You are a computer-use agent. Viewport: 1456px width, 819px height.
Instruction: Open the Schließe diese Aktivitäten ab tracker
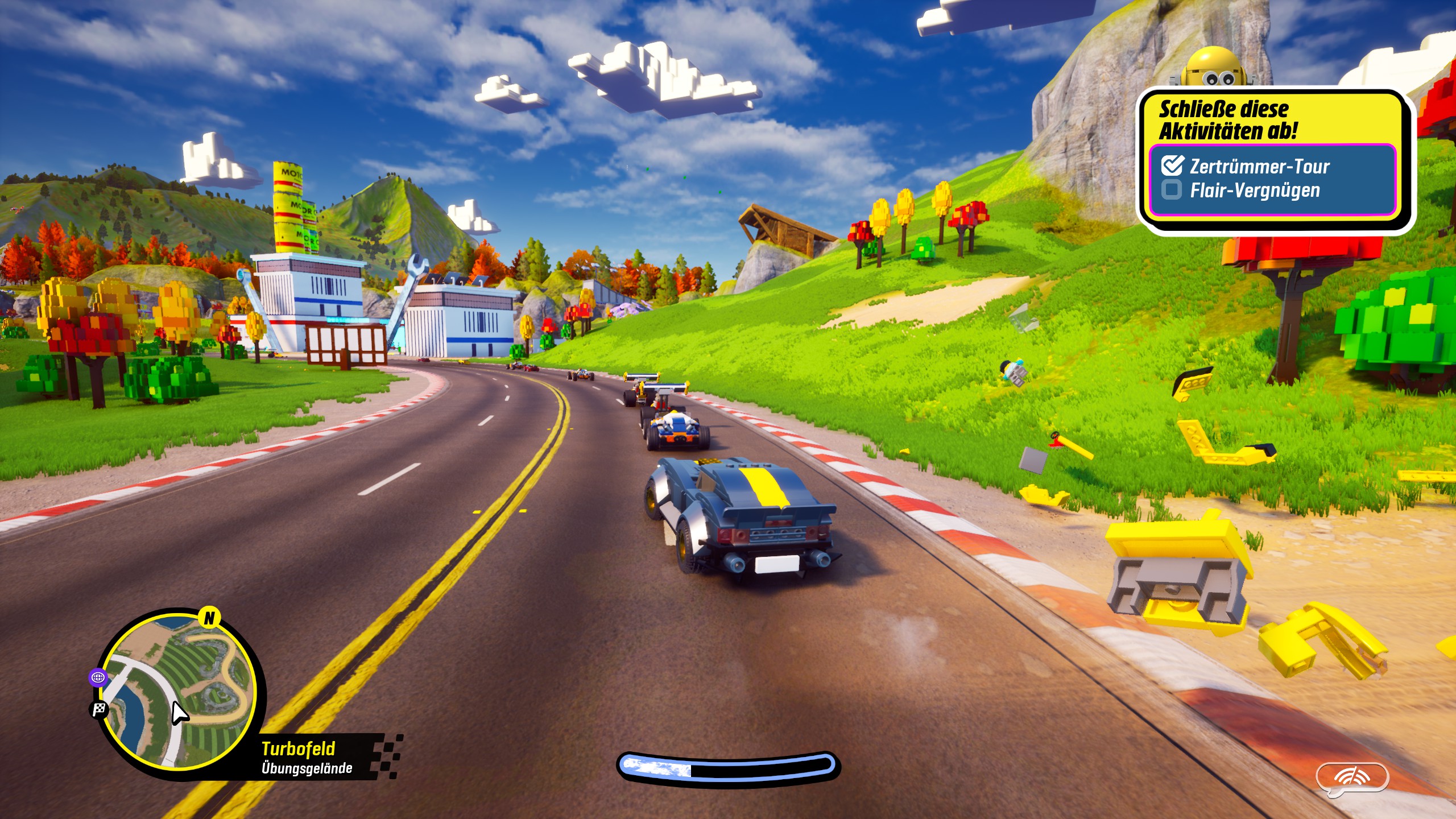coord(1228,119)
